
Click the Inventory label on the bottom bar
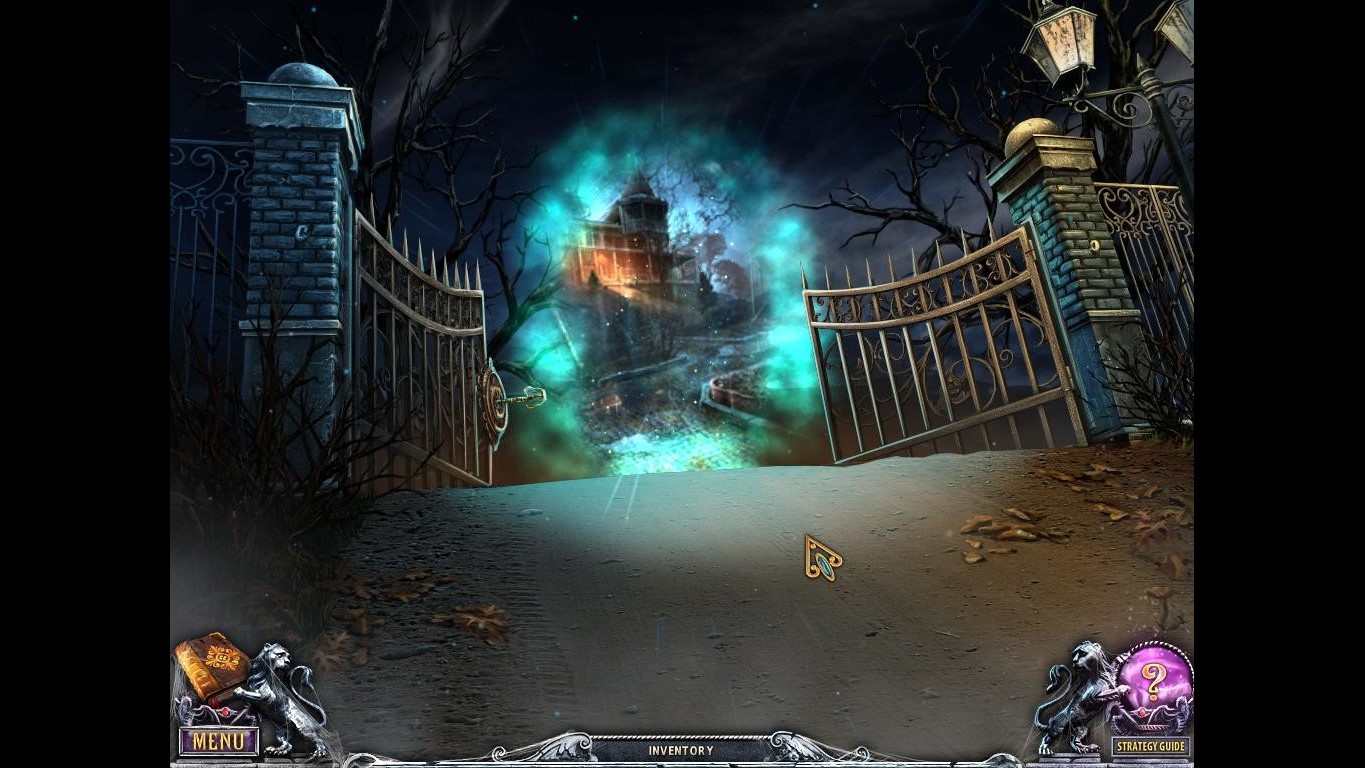[x=683, y=749]
